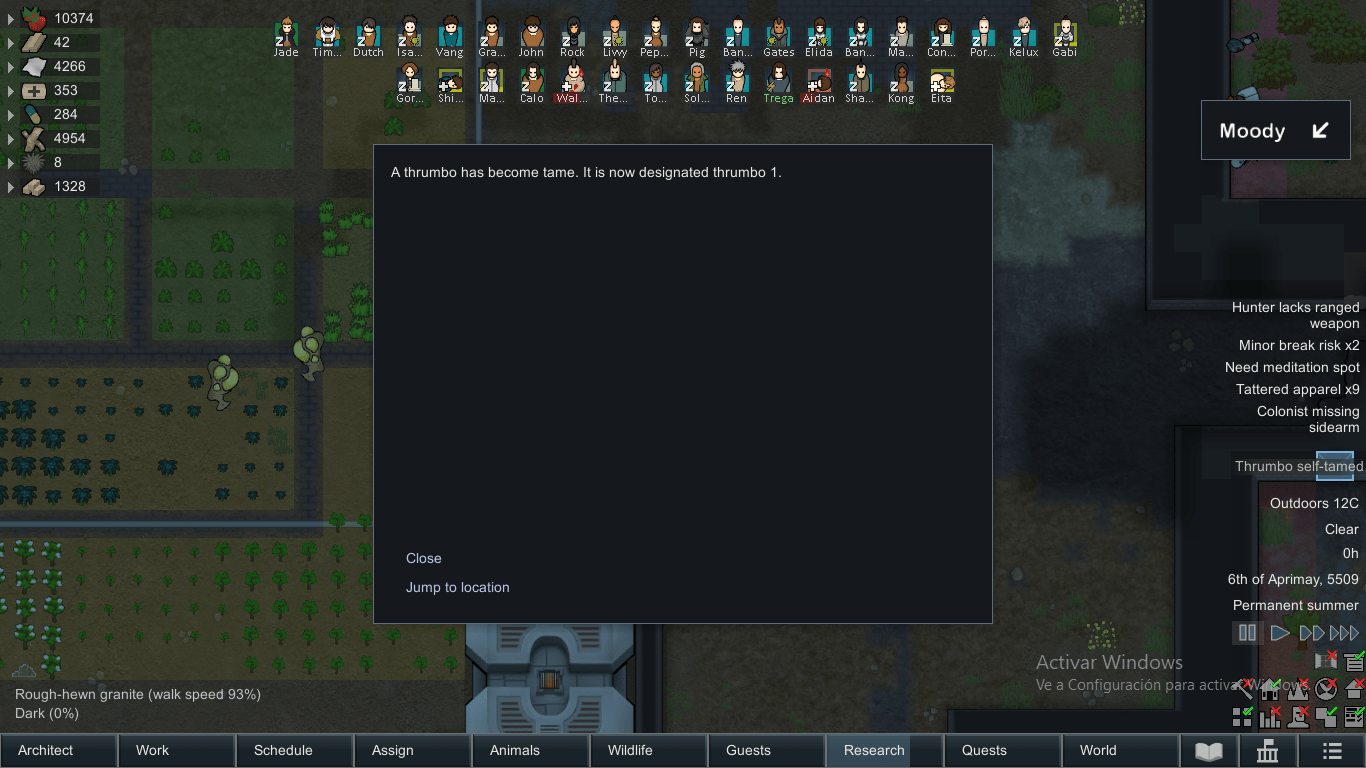The image size is (1366, 768).
Task: Toggle the learning helper
Action: click(x=1353, y=662)
